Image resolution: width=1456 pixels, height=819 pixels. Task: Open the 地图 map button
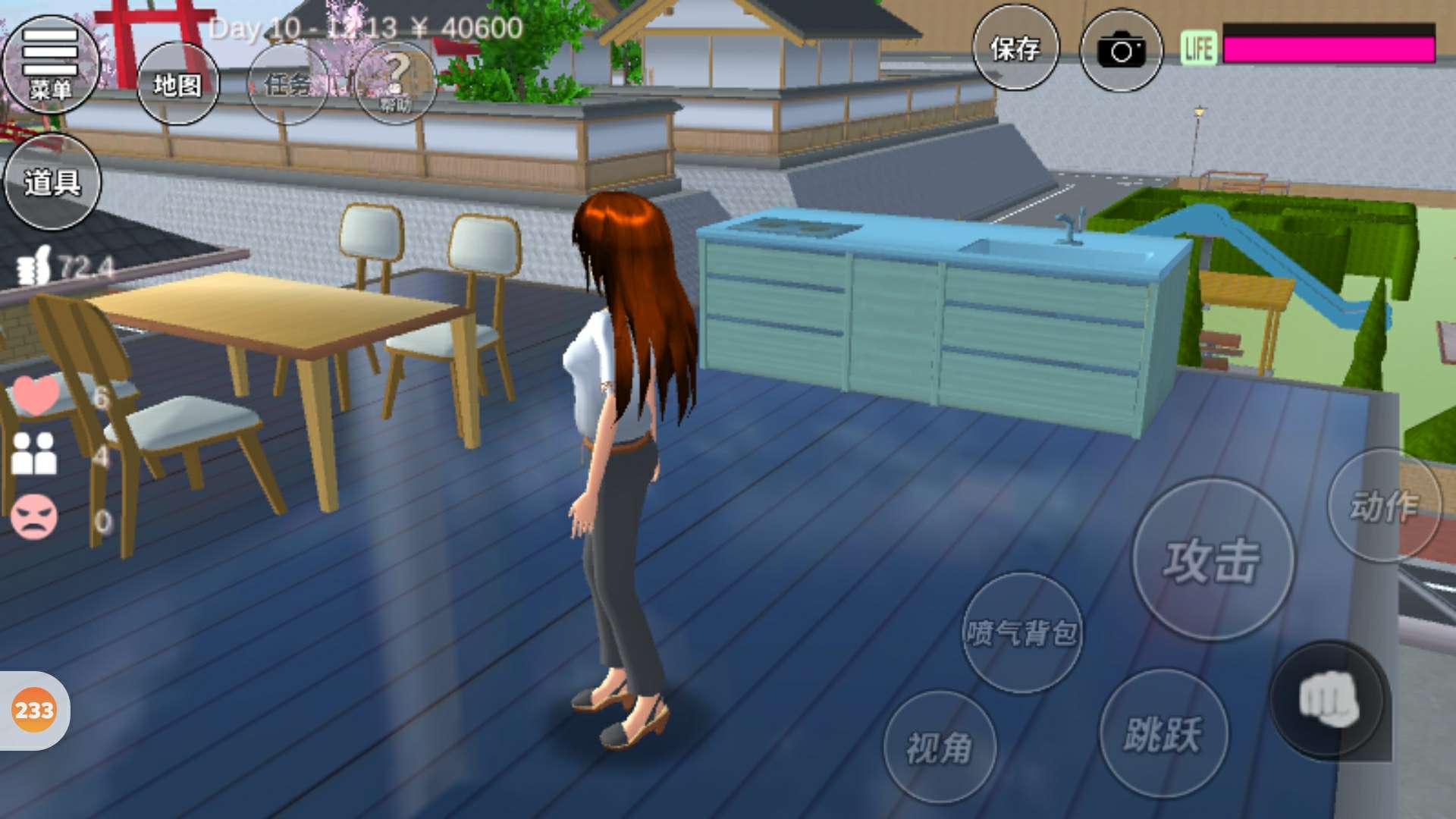coord(177,83)
